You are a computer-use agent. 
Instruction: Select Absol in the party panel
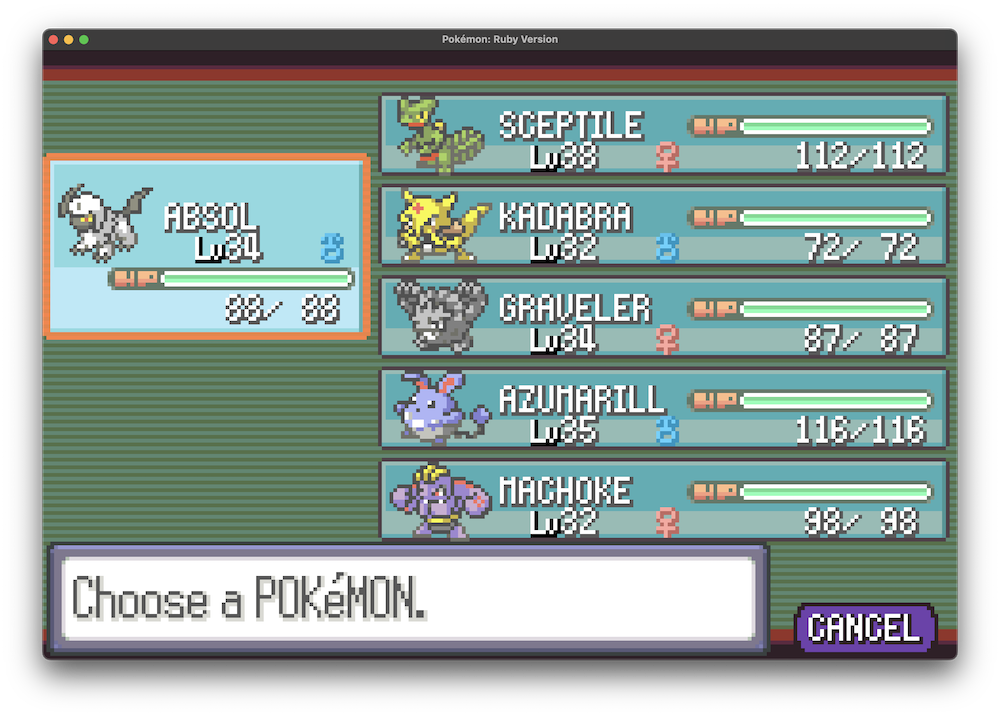click(x=206, y=246)
